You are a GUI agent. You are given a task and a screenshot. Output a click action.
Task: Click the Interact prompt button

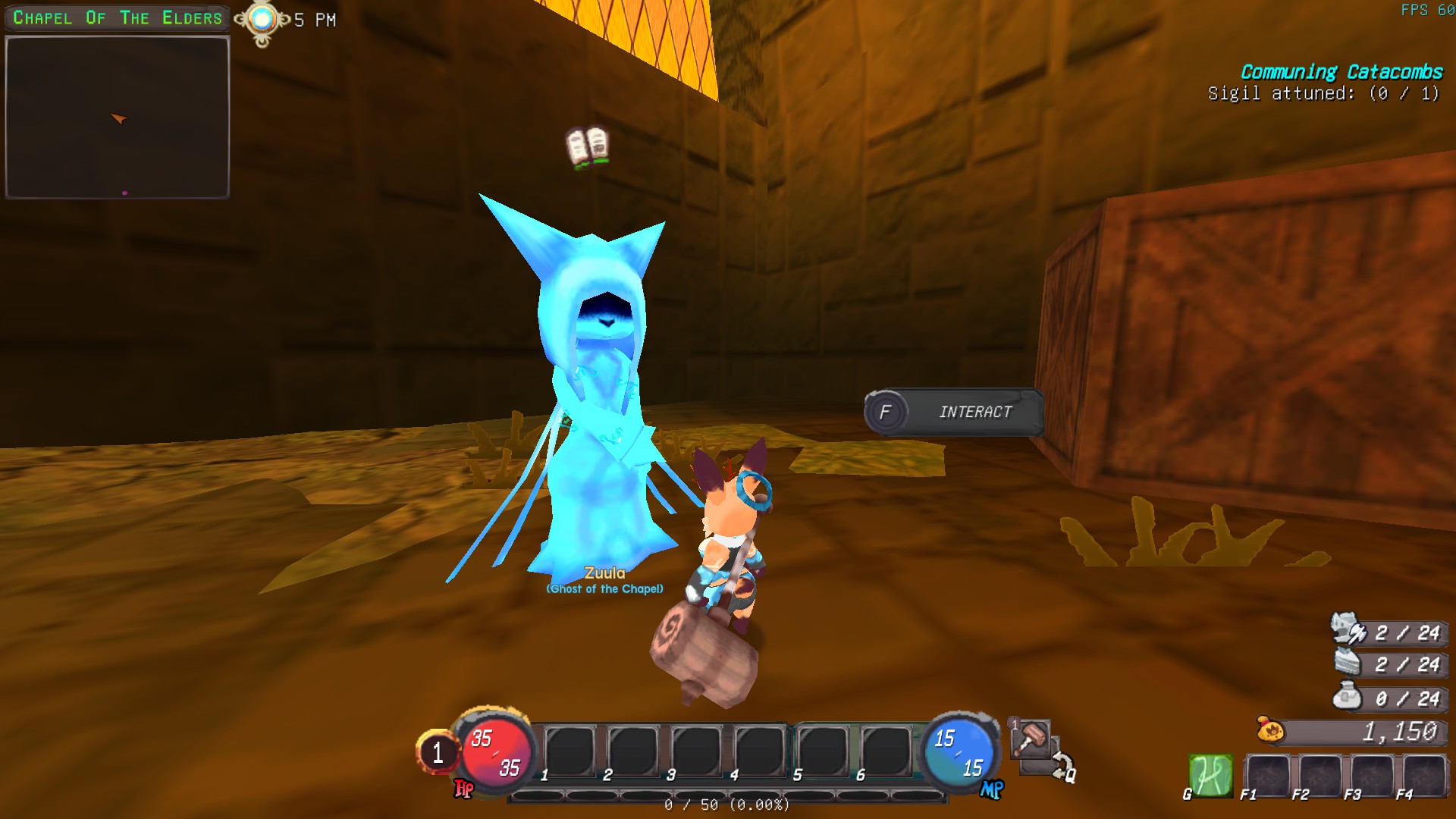coord(954,412)
